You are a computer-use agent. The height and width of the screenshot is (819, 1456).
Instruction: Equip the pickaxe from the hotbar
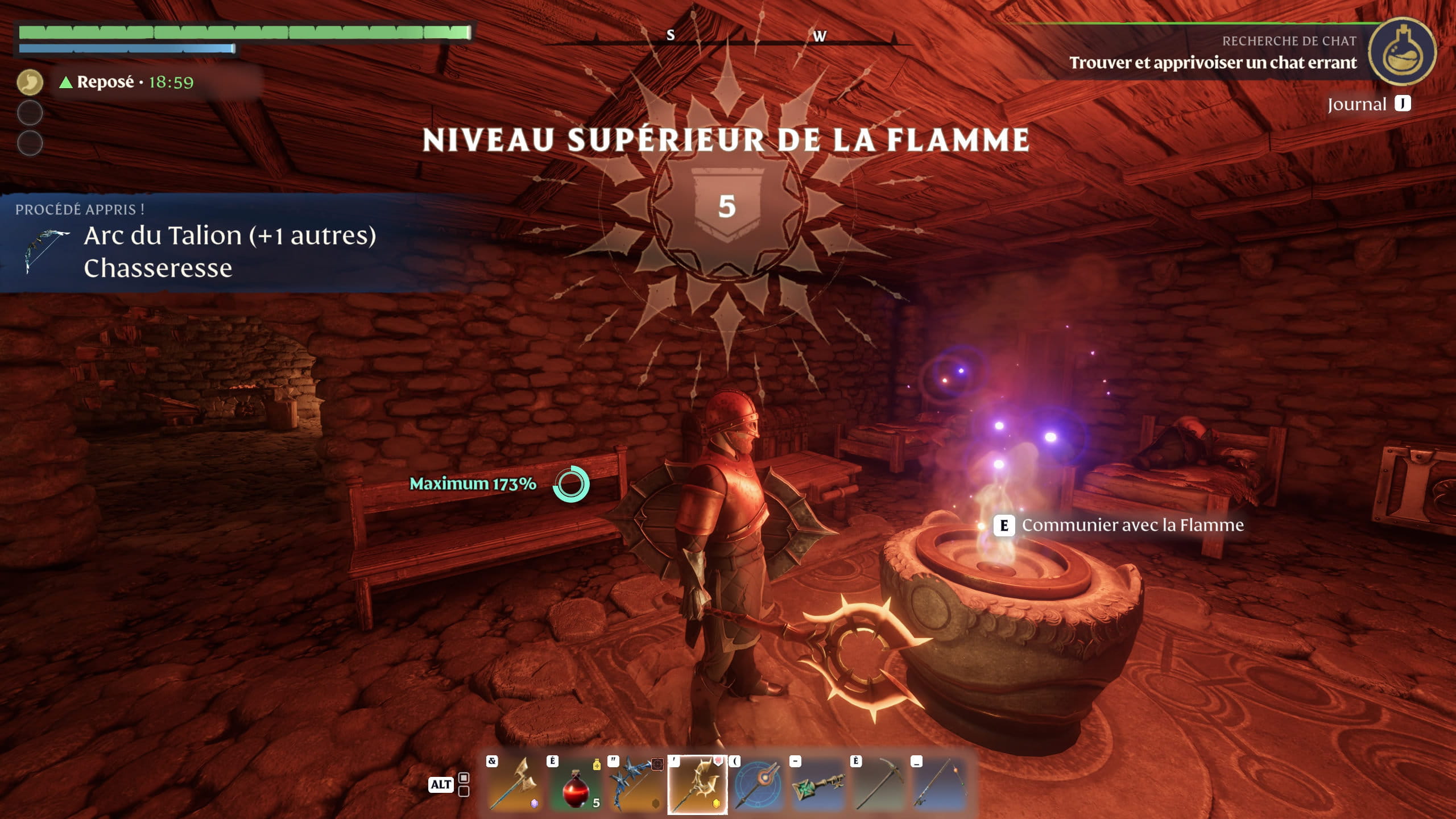[879, 785]
